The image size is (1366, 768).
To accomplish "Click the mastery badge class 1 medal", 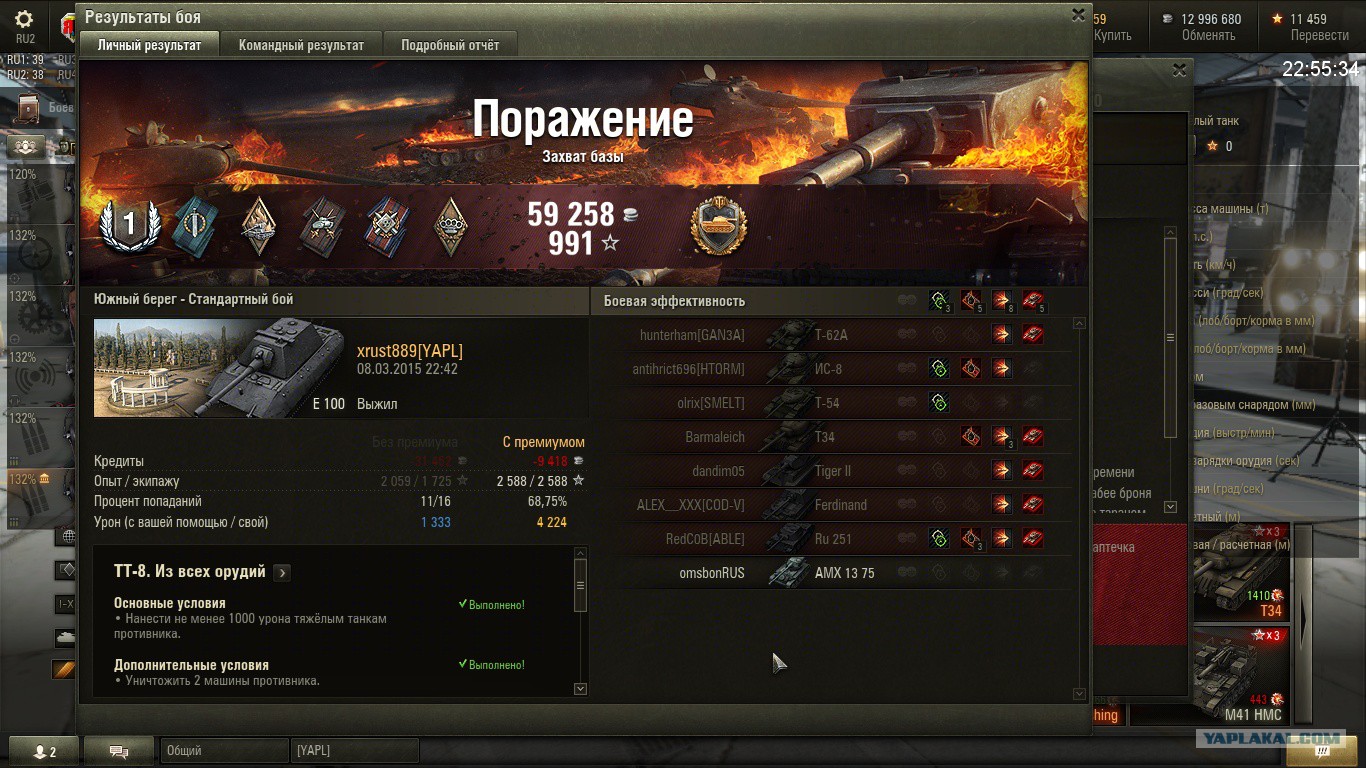I will pos(129,224).
